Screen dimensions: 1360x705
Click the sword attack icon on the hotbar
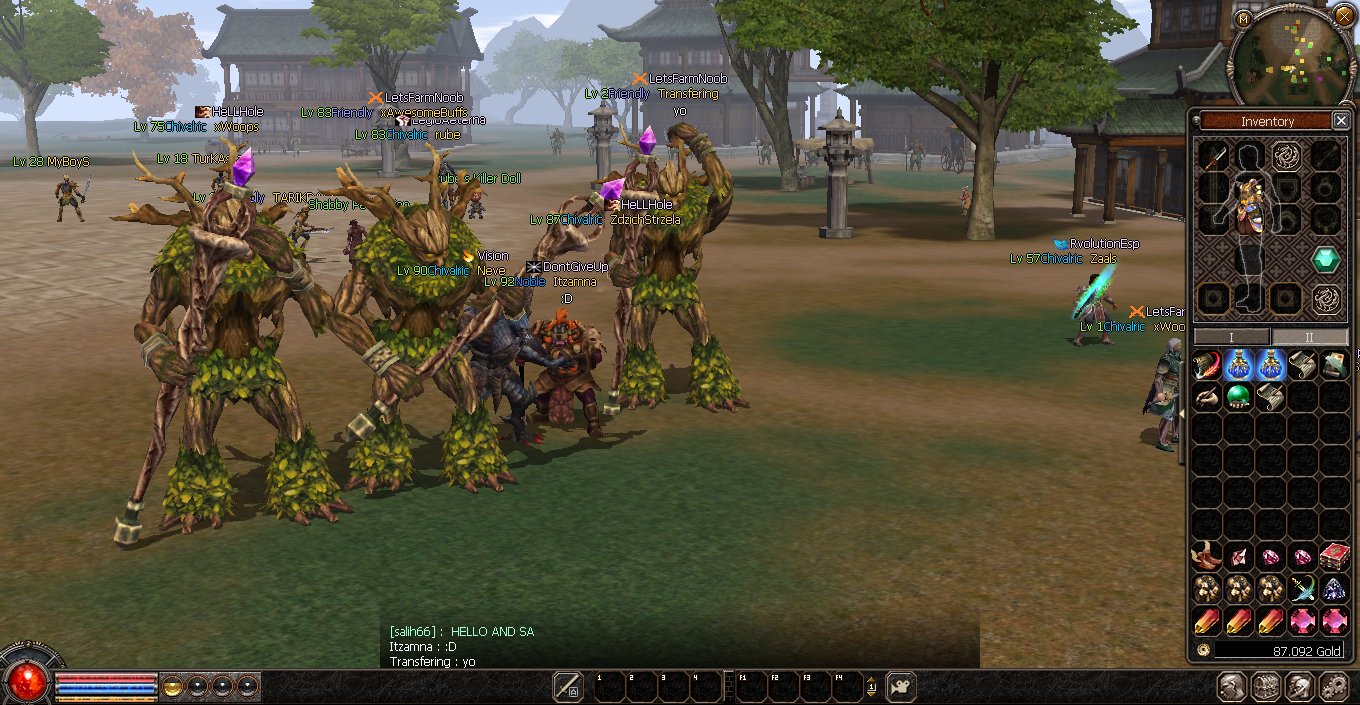click(568, 686)
